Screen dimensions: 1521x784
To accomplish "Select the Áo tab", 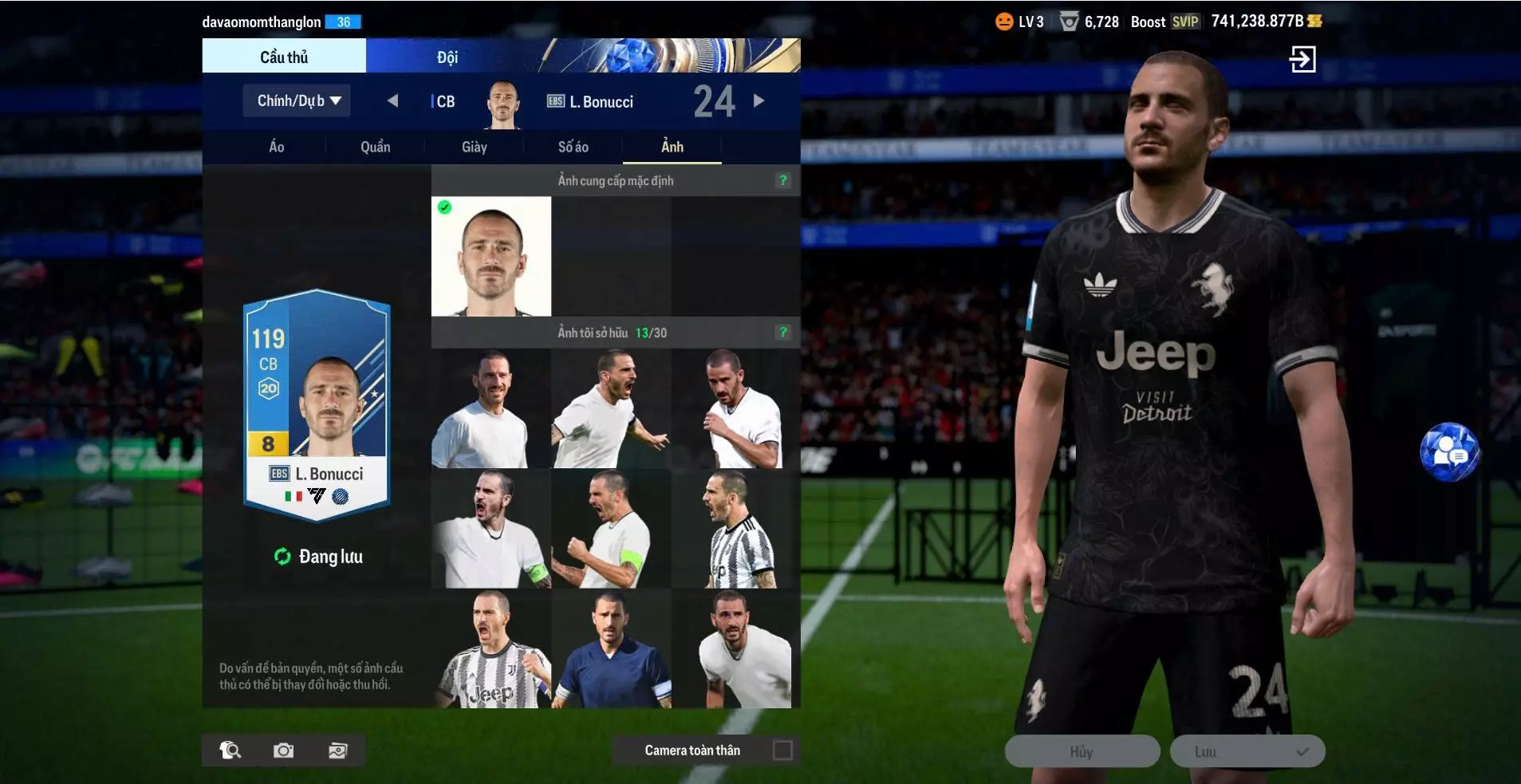I will [x=276, y=147].
